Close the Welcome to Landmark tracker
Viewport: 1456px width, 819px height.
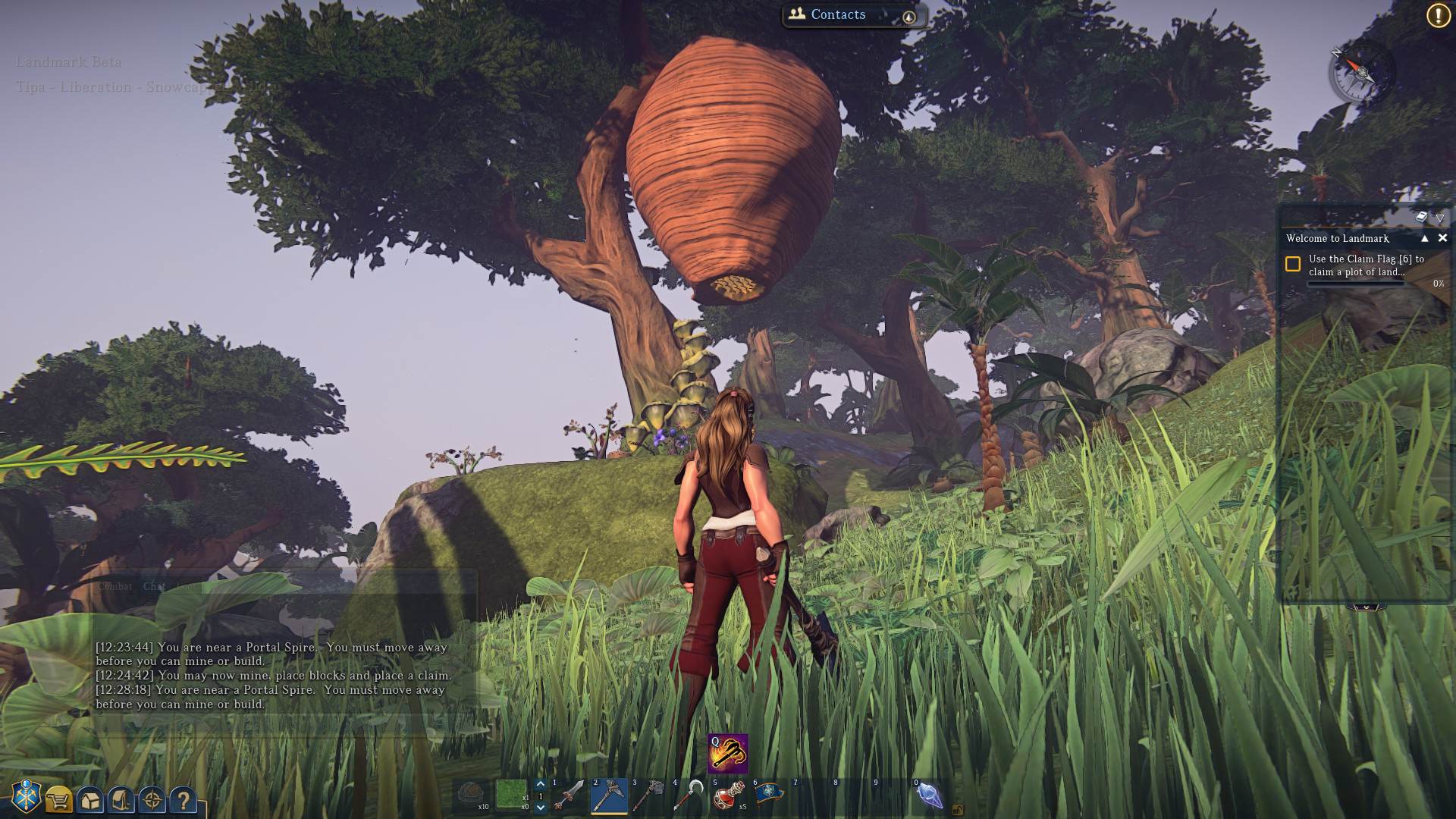1442,238
